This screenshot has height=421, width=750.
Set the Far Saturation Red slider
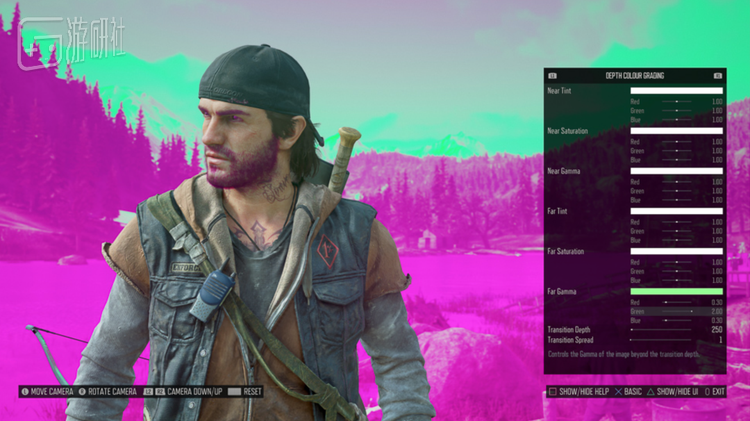(x=676, y=261)
